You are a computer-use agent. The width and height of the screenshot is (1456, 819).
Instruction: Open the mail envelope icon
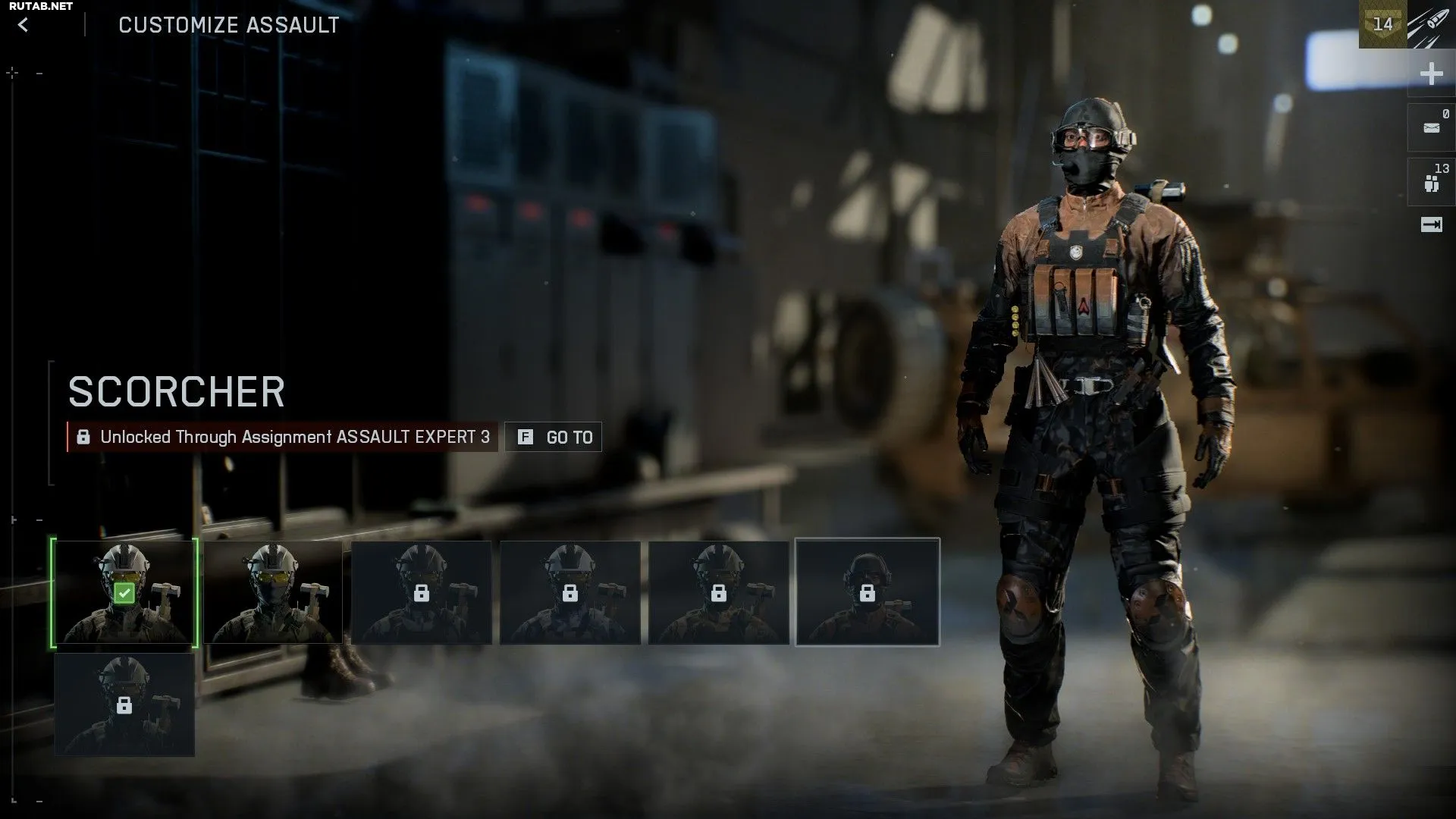coord(1431,127)
